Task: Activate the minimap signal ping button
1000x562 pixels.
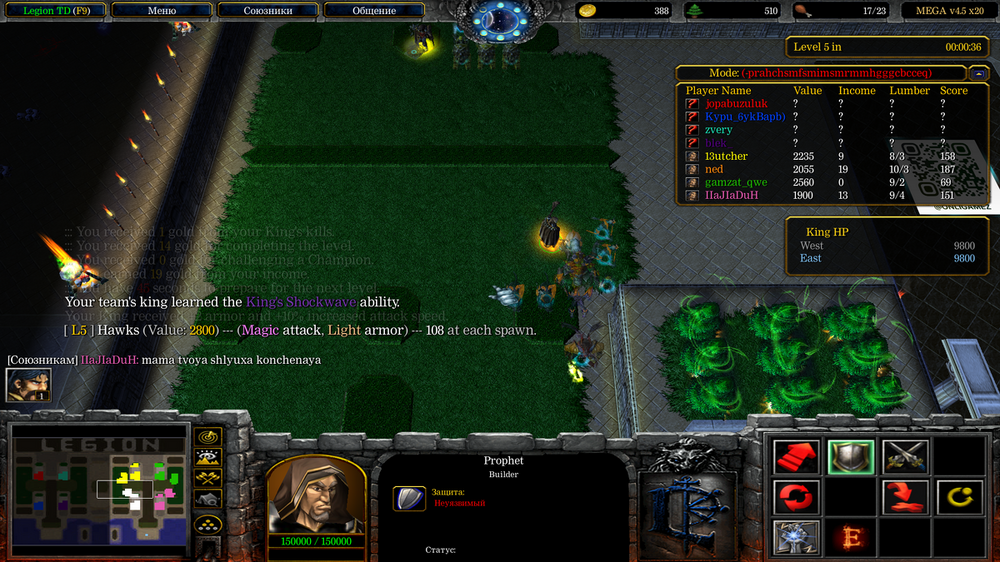Action: [x=208, y=437]
